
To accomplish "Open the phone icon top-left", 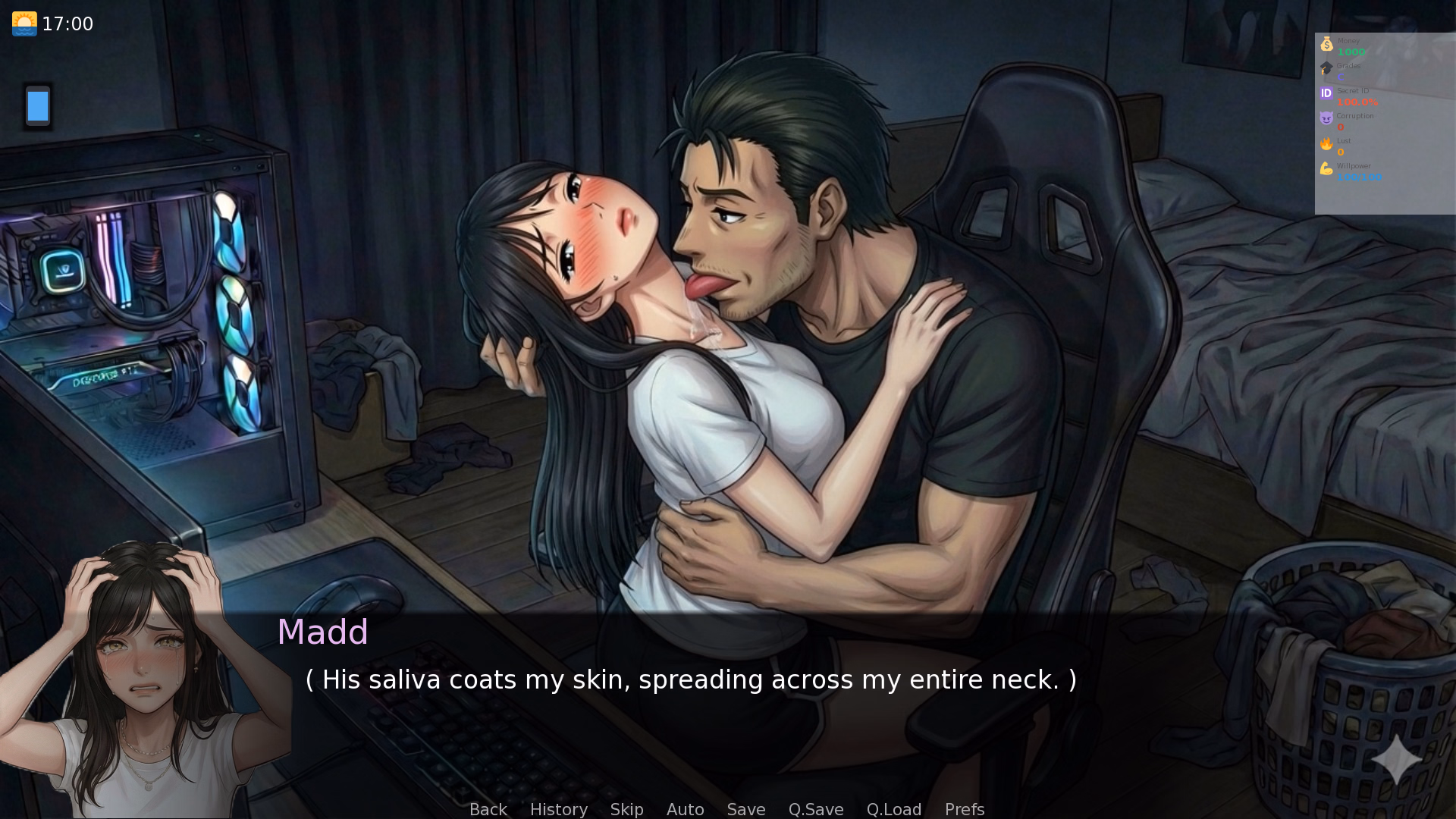I will (x=36, y=106).
